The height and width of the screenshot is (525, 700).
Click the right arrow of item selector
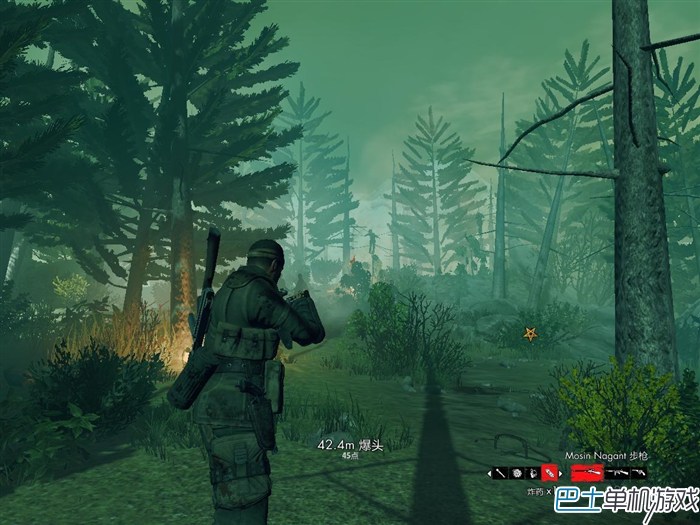(561, 473)
